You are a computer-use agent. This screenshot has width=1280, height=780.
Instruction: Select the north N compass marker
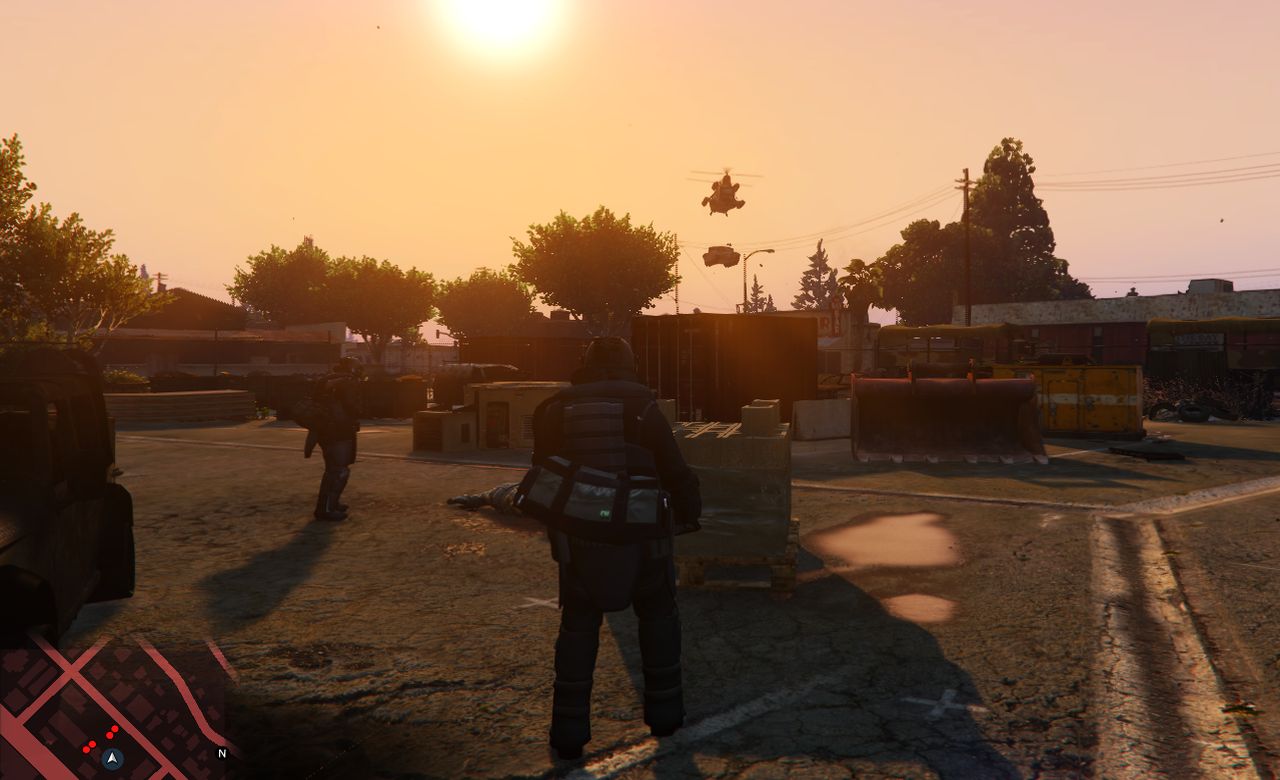(222, 753)
